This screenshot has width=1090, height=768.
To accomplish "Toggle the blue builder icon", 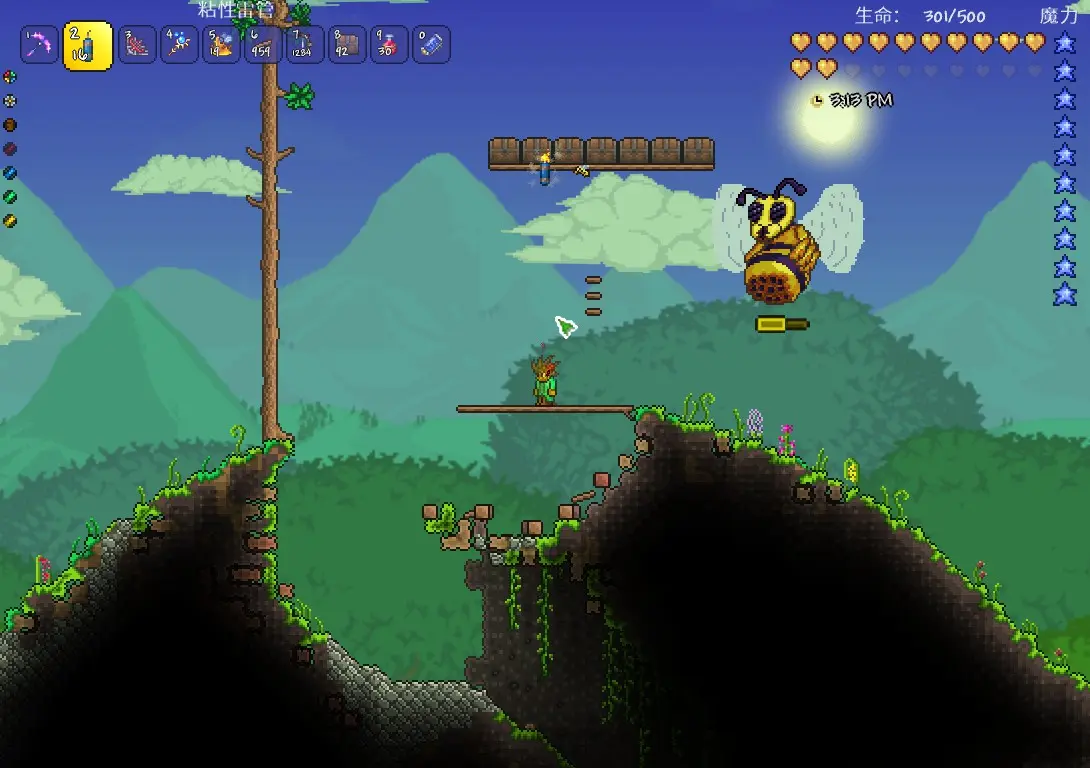I will [x=10, y=173].
